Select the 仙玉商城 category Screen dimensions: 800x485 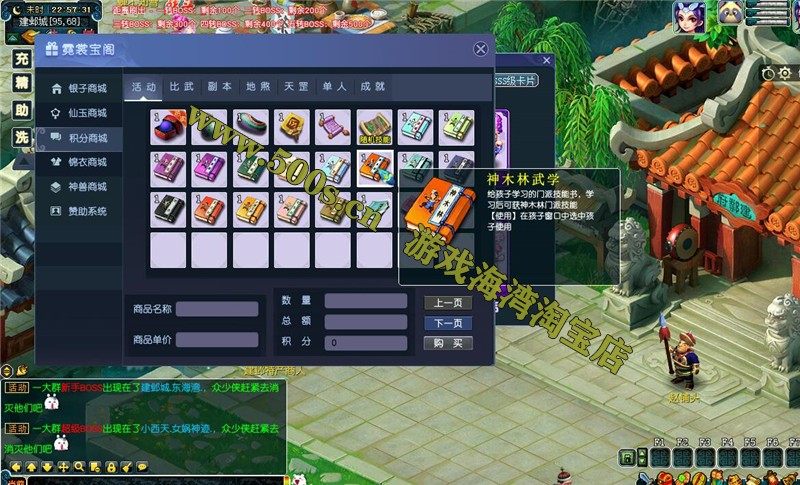click(x=86, y=113)
